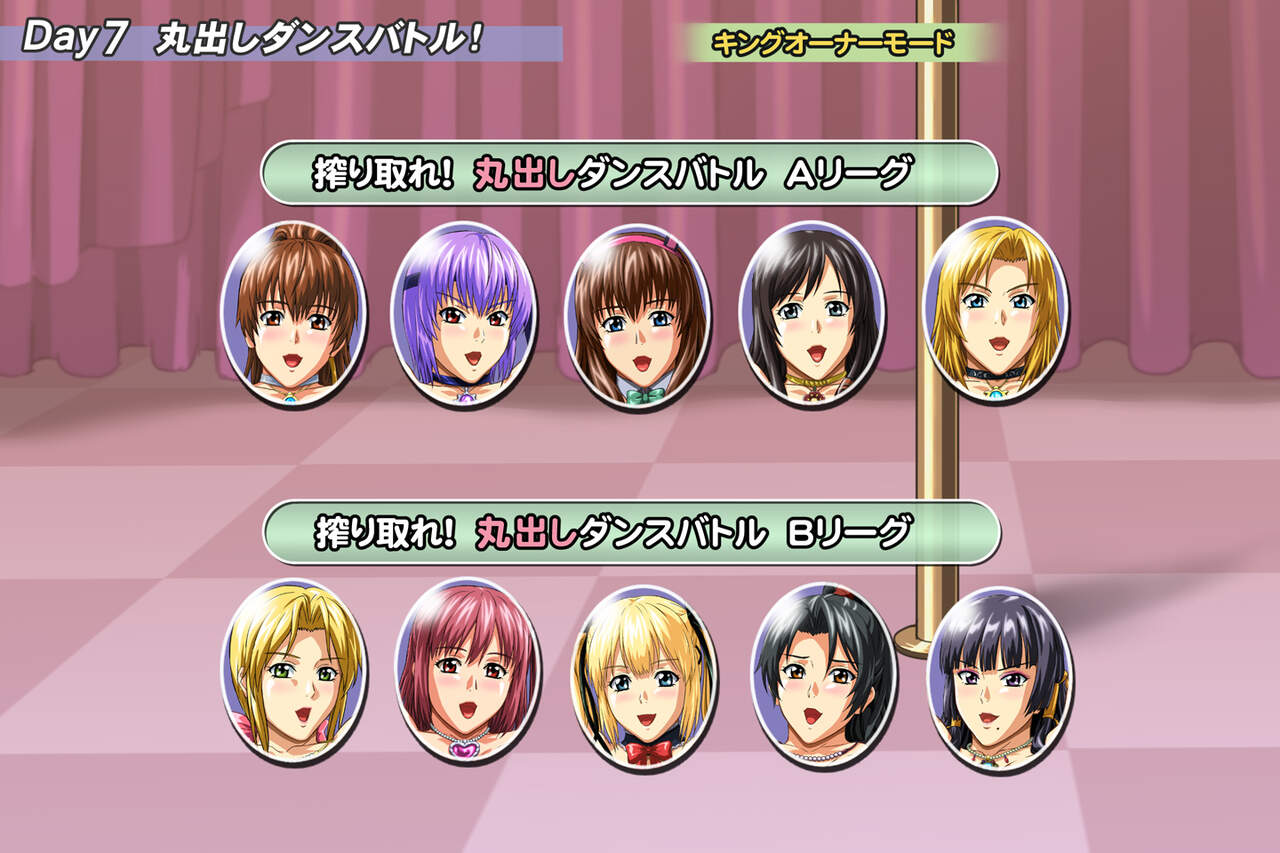Choose the blonde girl with red bow tie
This screenshot has height=853, width=1280.
pos(643,676)
